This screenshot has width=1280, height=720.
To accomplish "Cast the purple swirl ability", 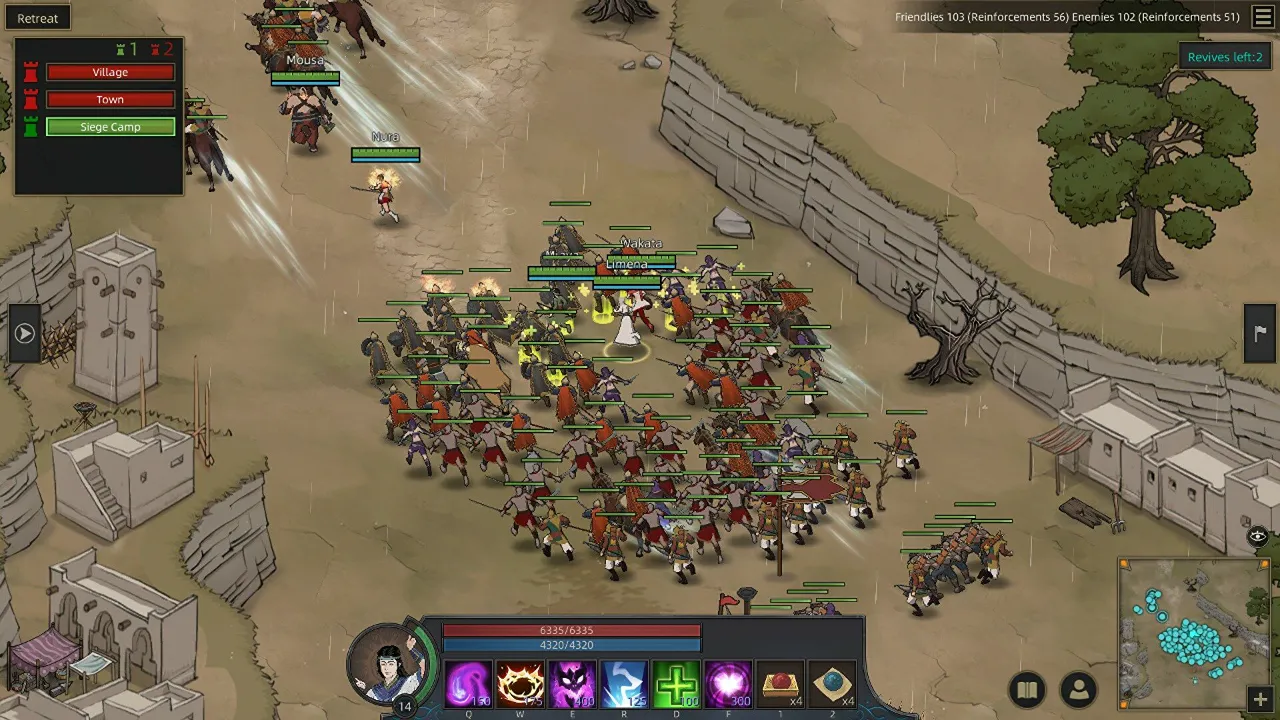I will pos(468,685).
